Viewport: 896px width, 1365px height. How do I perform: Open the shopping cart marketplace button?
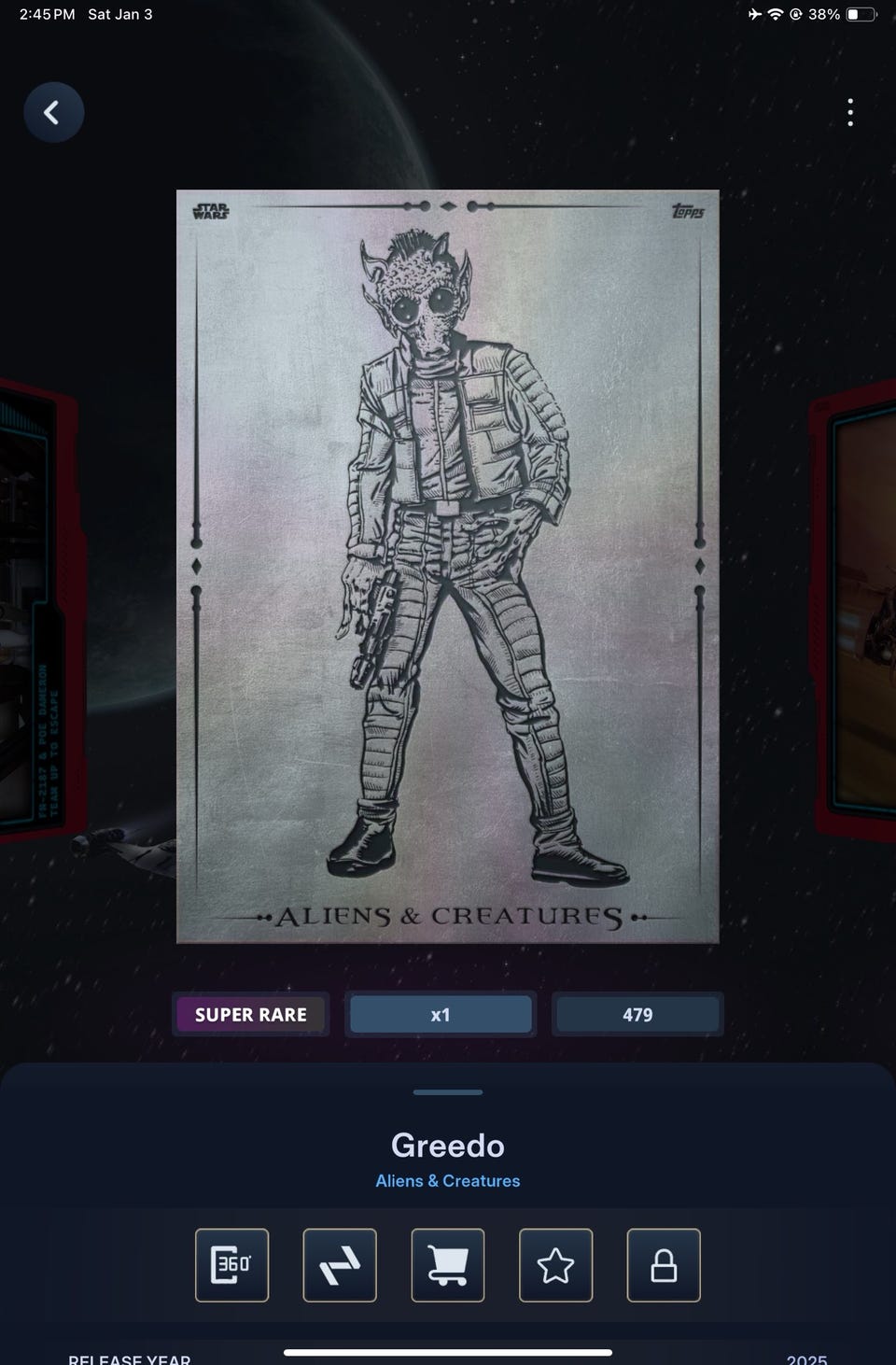[448, 1265]
